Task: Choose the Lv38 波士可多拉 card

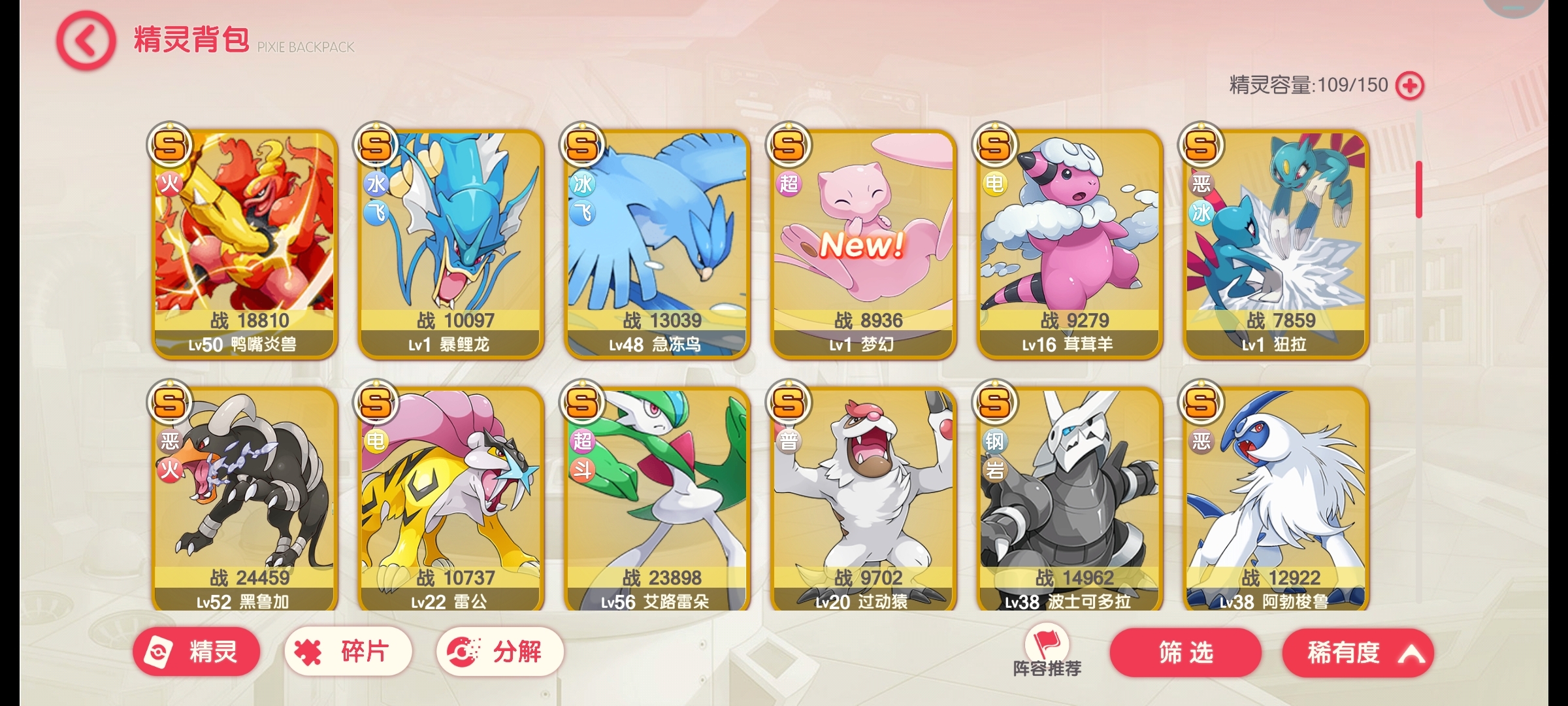Action: point(1070,500)
